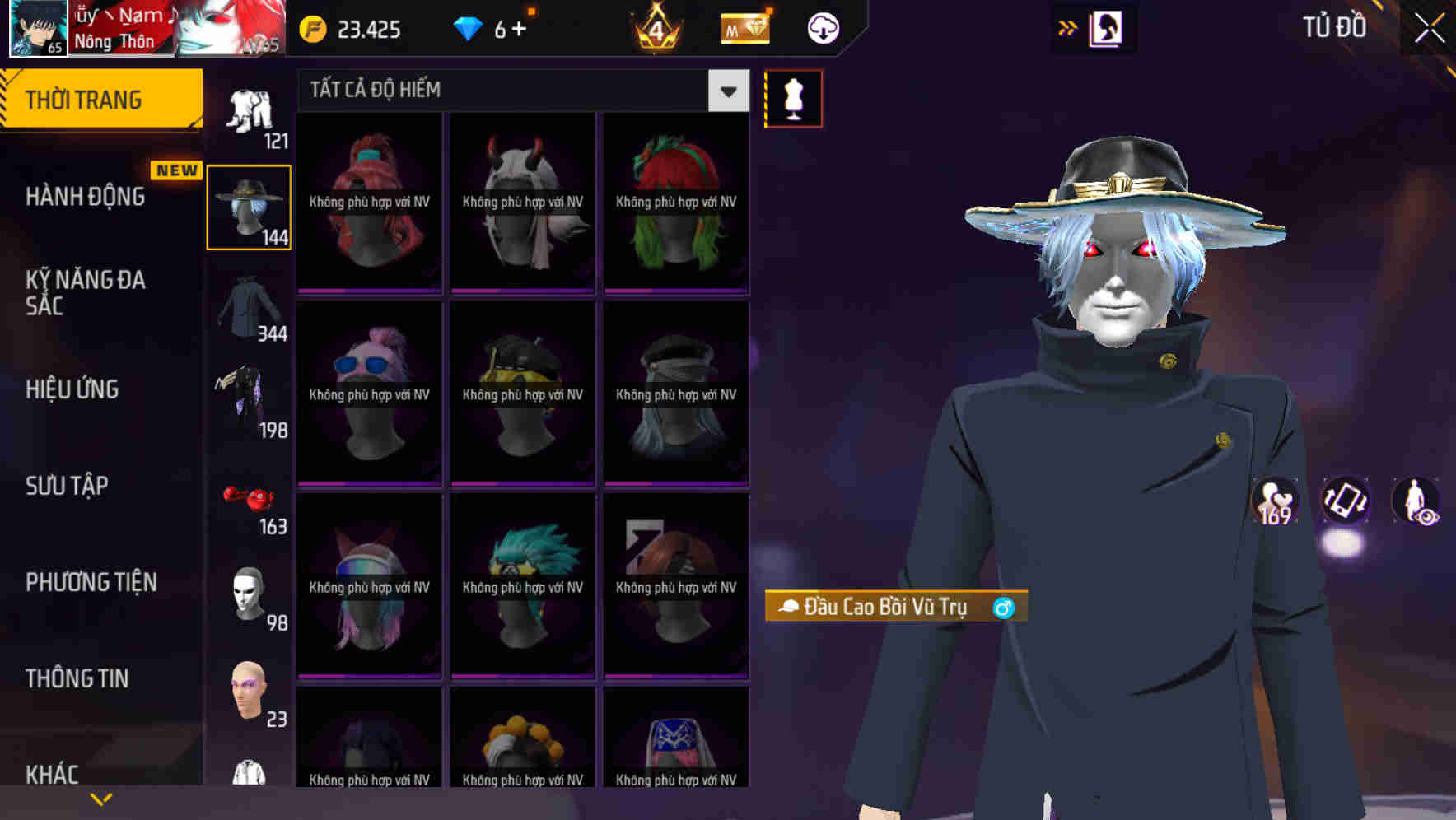Click the M diamond membership icon
Viewport: 1456px width, 820px height.
745,27
